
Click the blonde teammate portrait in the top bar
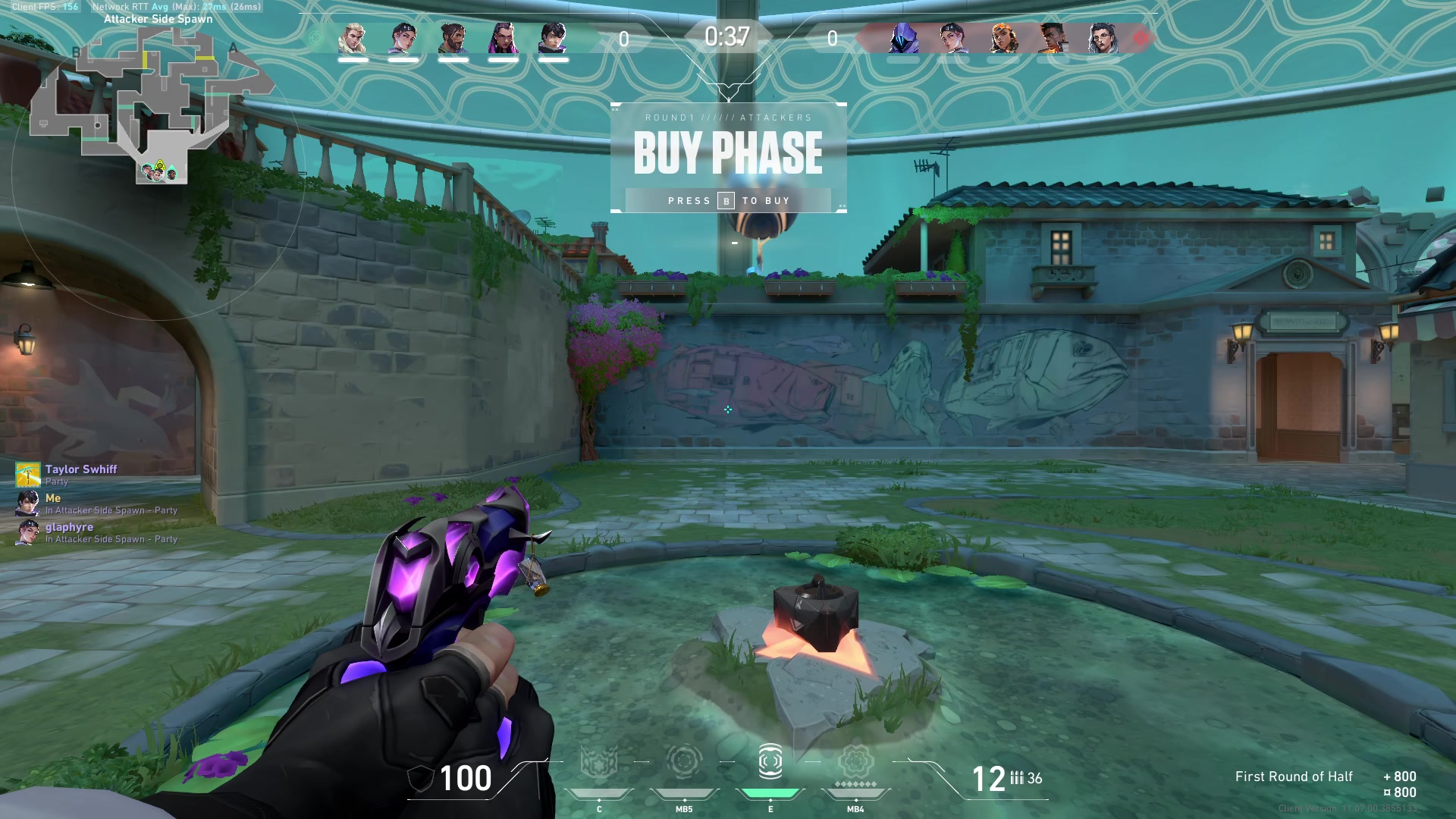[353, 38]
